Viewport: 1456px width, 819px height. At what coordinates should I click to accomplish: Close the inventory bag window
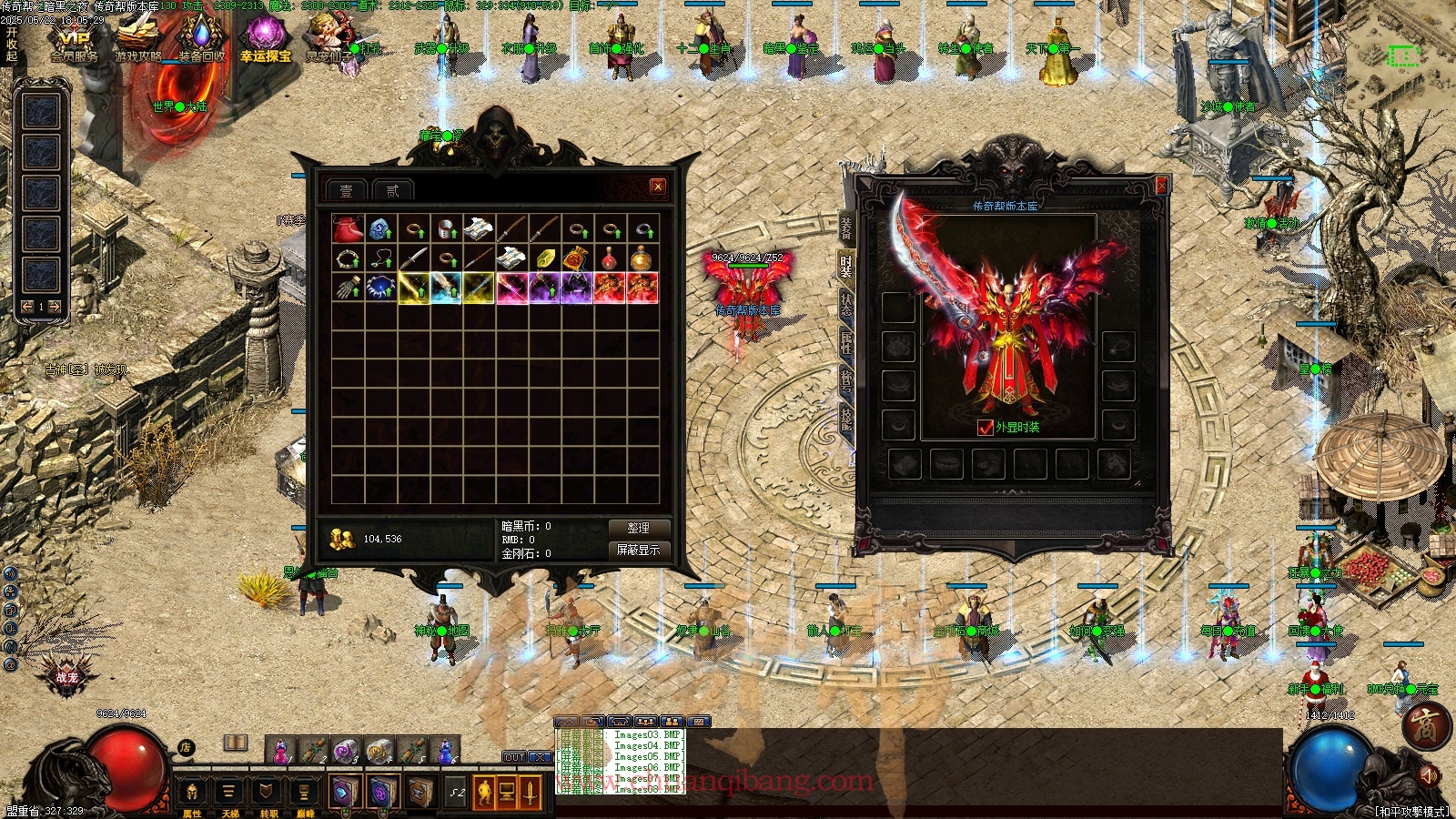pos(658,187)
